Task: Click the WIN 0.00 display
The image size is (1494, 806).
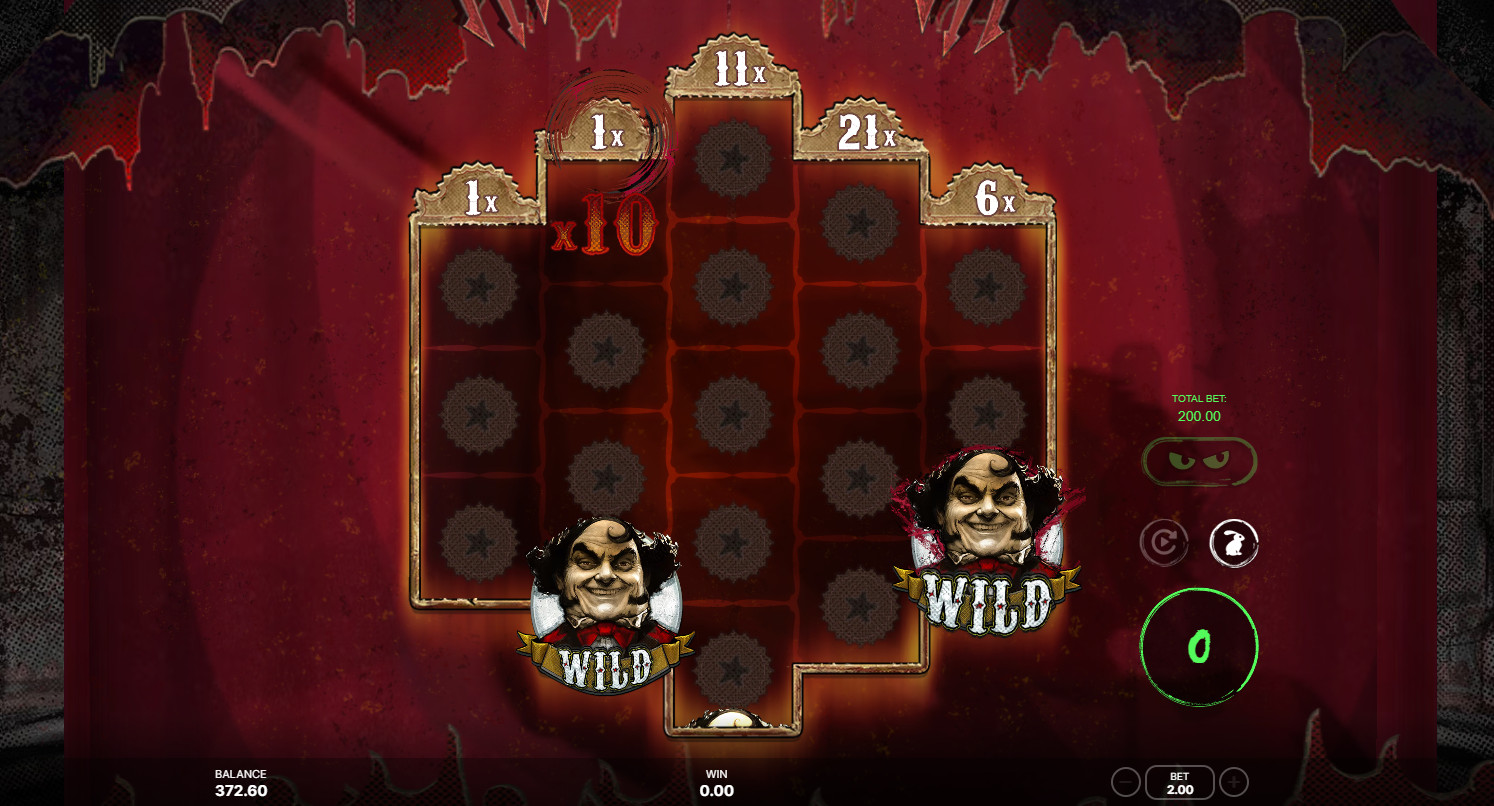Action: [718, 781]
